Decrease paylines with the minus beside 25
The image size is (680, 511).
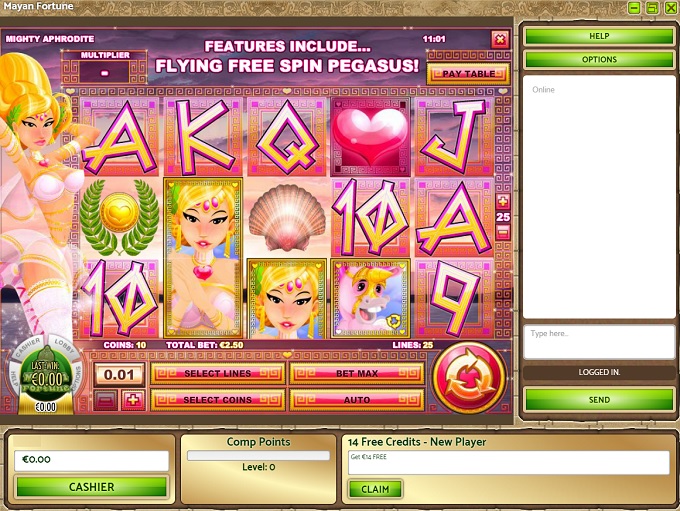[x=502, y=232]
